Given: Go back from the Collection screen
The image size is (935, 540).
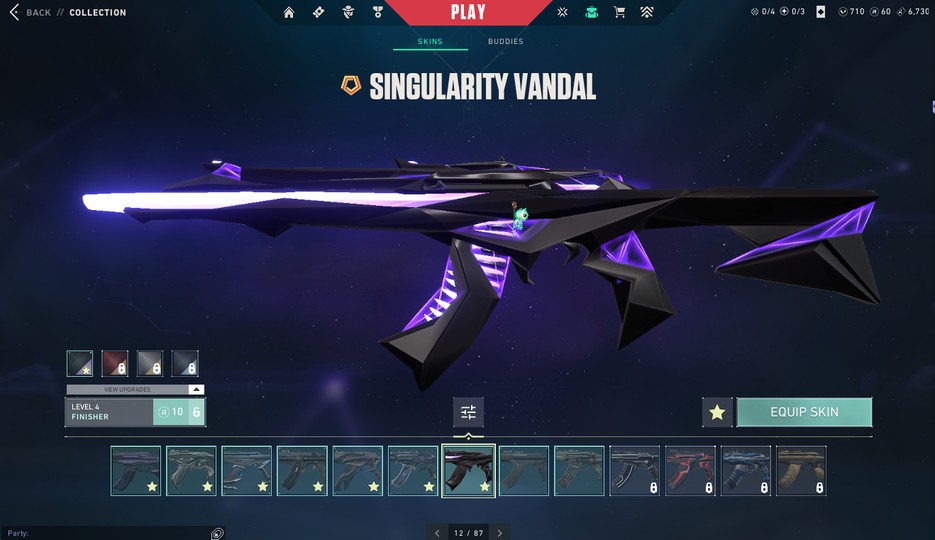Looking at the screenshot, I should pyautogui.click(x=30, y=12).
